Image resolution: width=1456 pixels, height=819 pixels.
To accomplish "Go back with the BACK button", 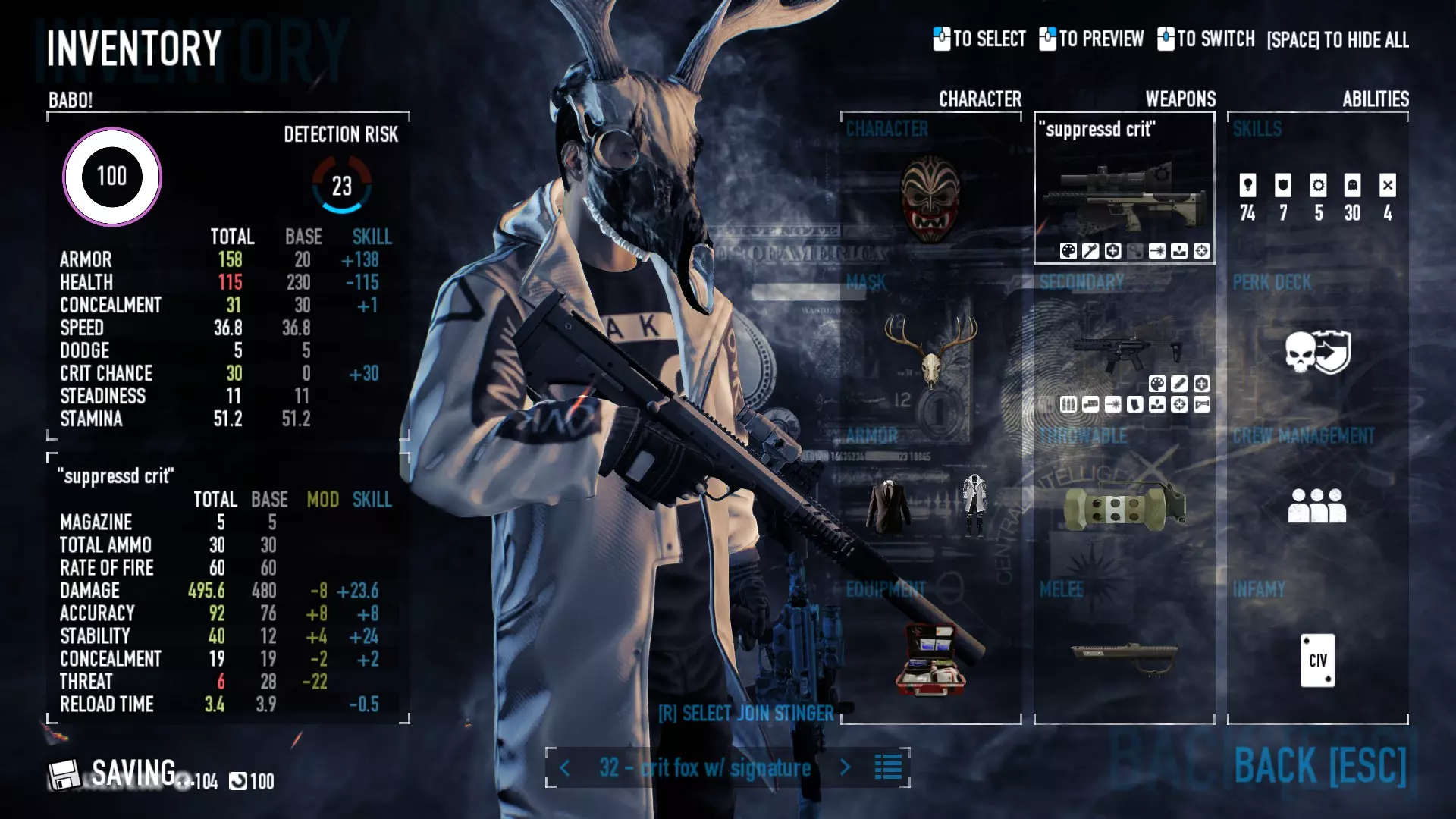I will click(1319, 766).
